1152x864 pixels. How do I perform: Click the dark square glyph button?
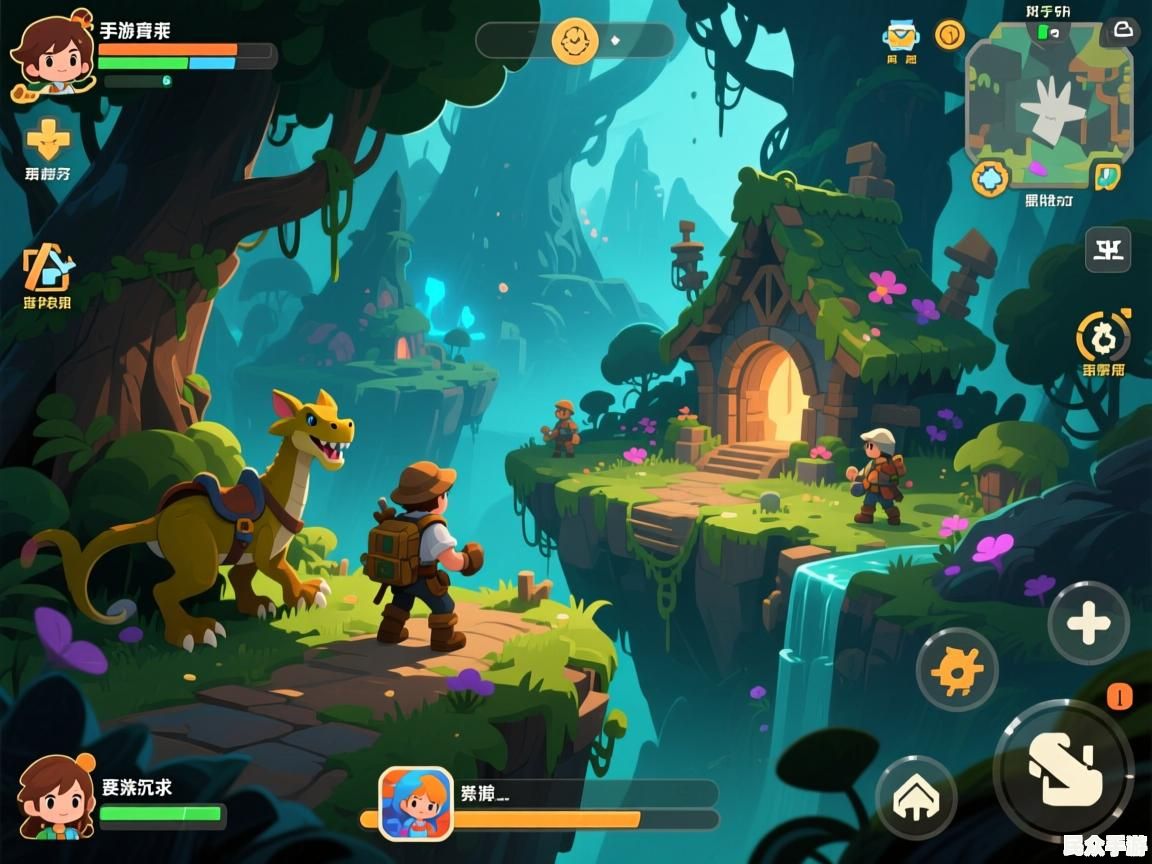coord(1108,249)
